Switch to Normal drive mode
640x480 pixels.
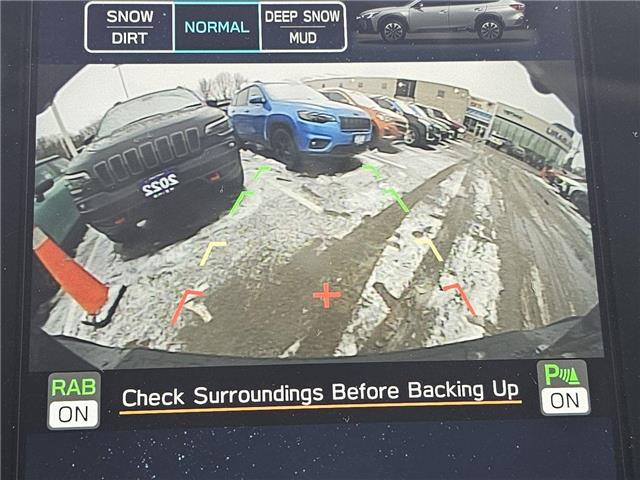pyautogui.click(x=216, y=27)
